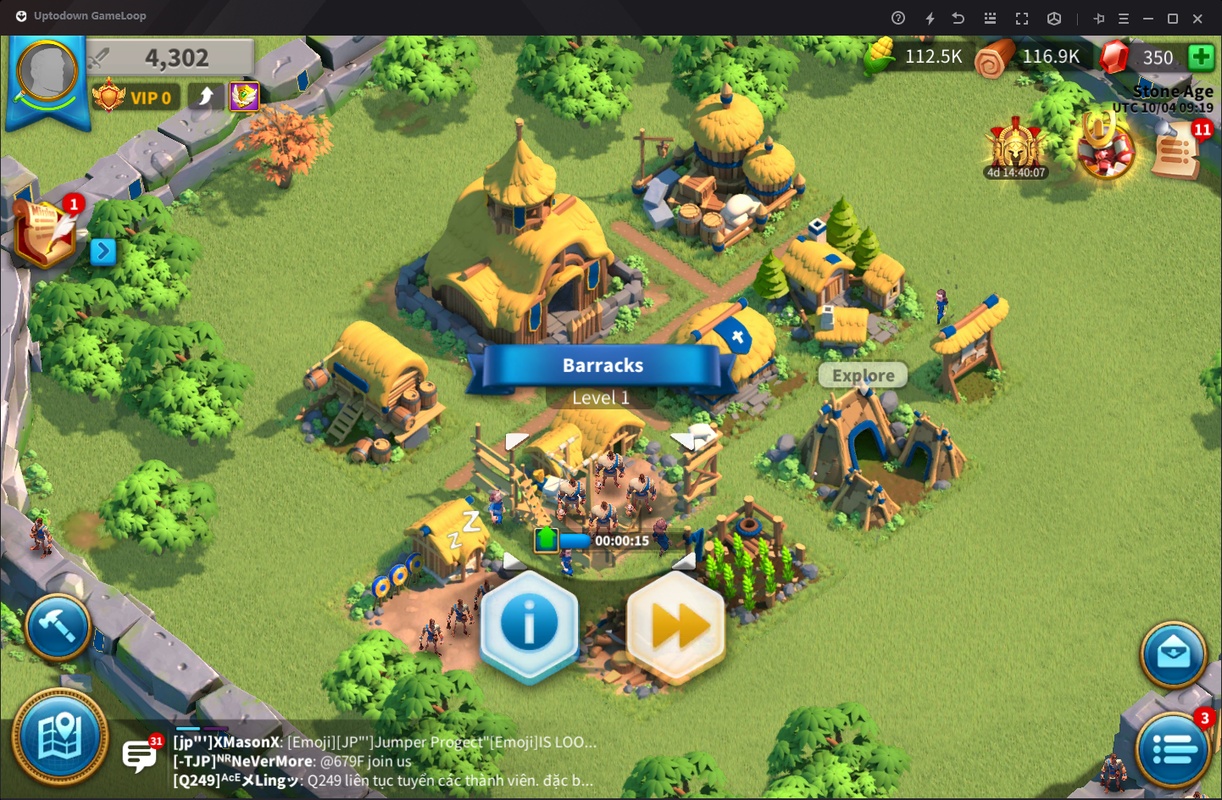
Task: Close the GameLoop emulator window
Action: [1199, 18]
